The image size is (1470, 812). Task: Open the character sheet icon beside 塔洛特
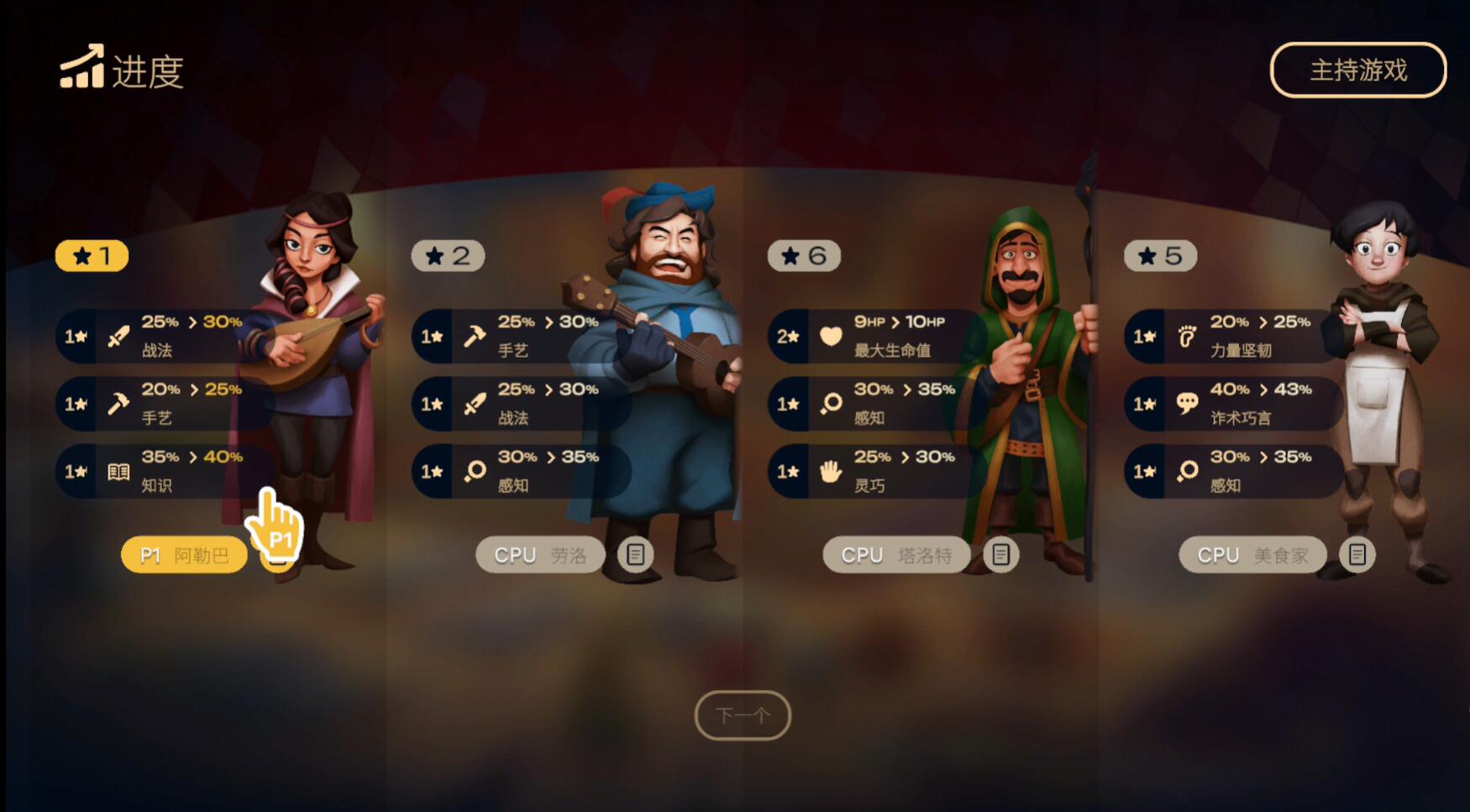[x=1000, y=554]
